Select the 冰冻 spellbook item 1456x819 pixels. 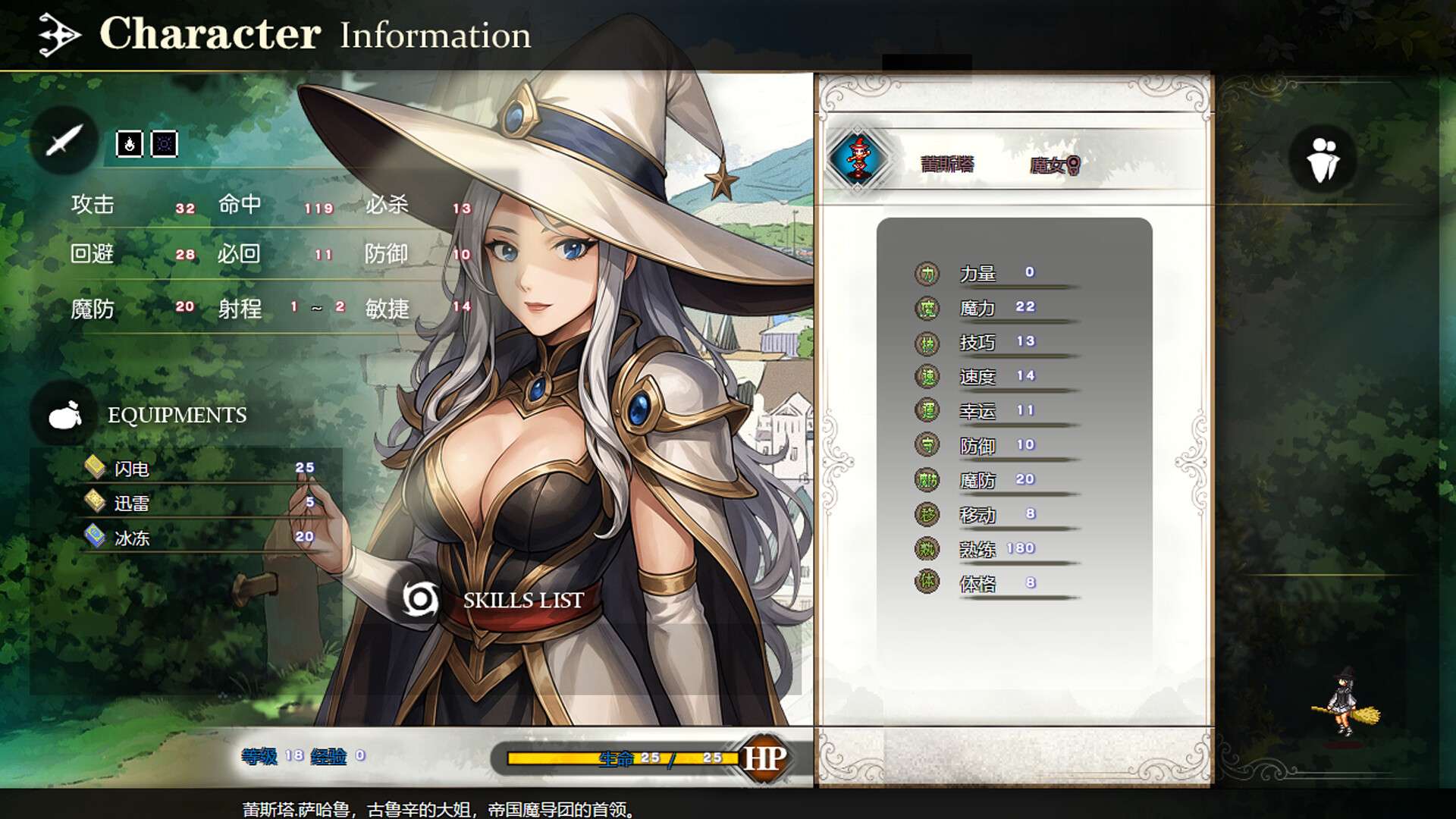pyautogui.click(x=199, y=538)
